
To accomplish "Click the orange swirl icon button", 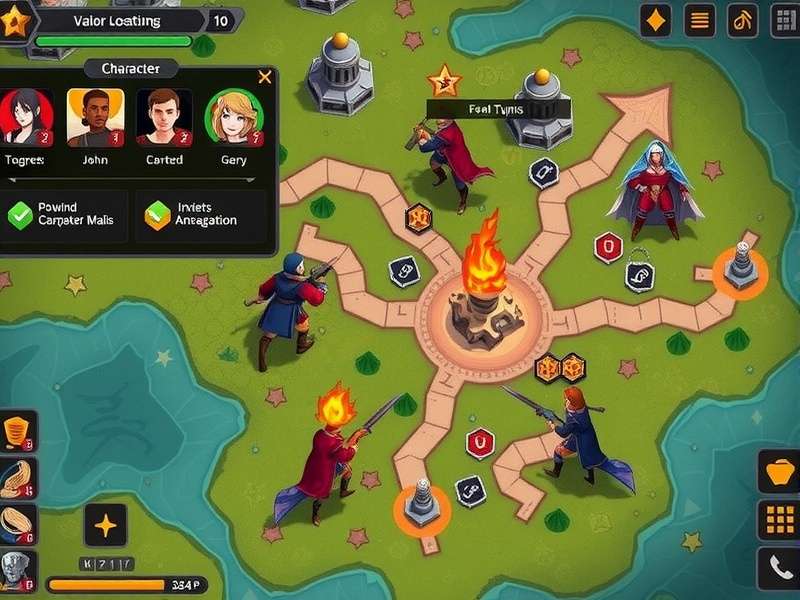I will (x=743, y=20).
